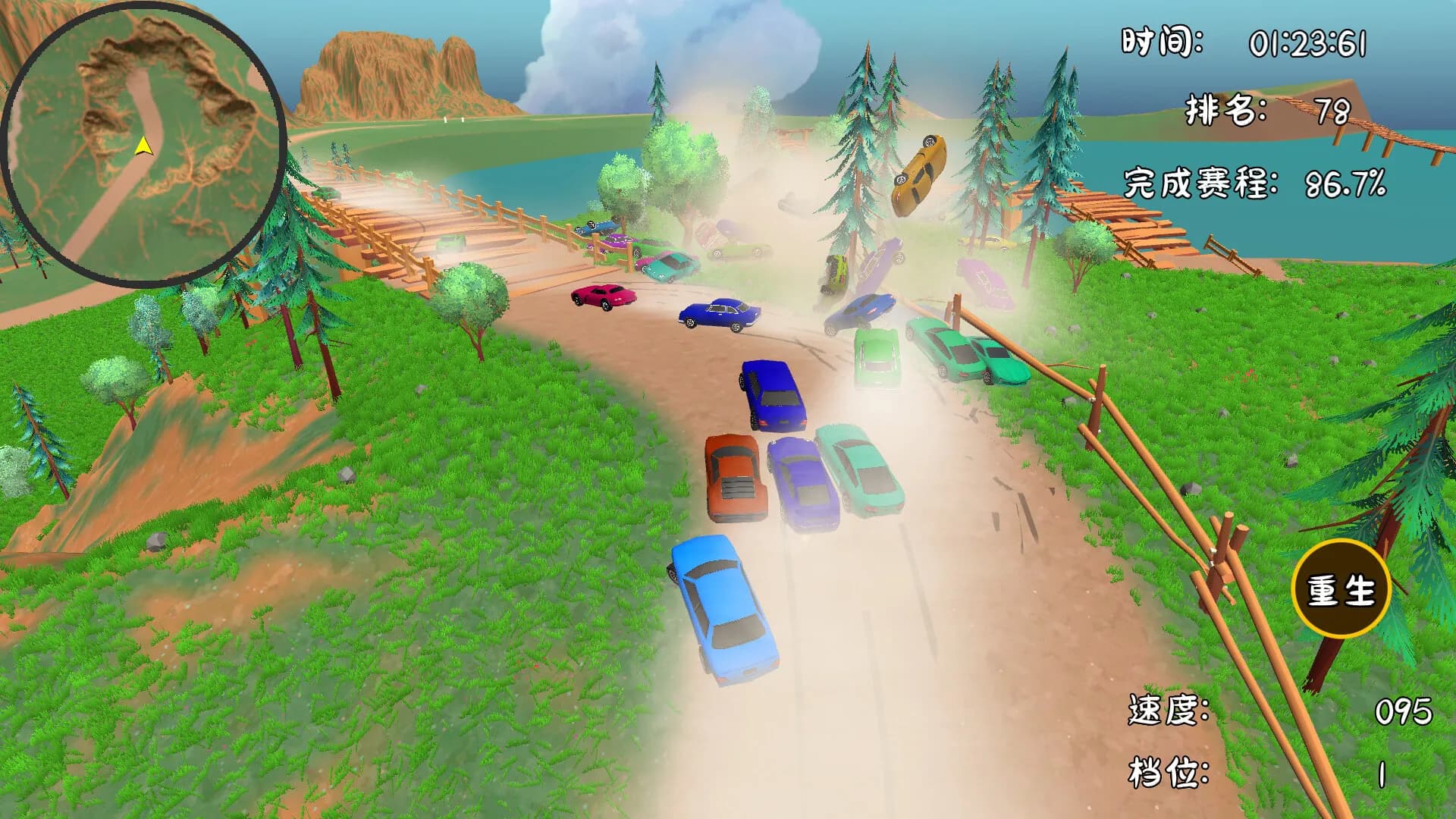Click the 重生 respawn button

click(1341, 589)
